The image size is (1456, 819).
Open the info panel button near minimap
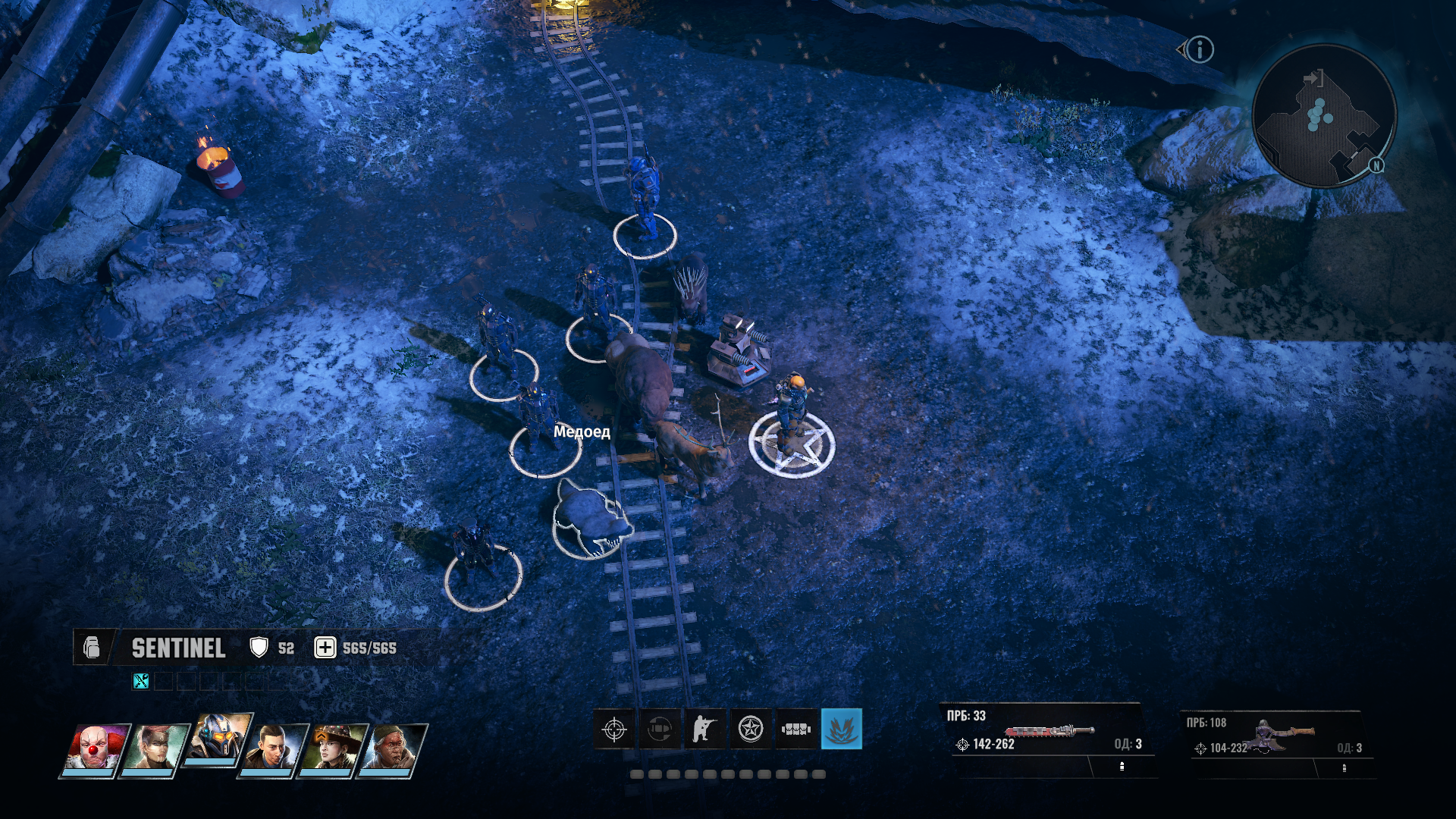click(1200, 50)
